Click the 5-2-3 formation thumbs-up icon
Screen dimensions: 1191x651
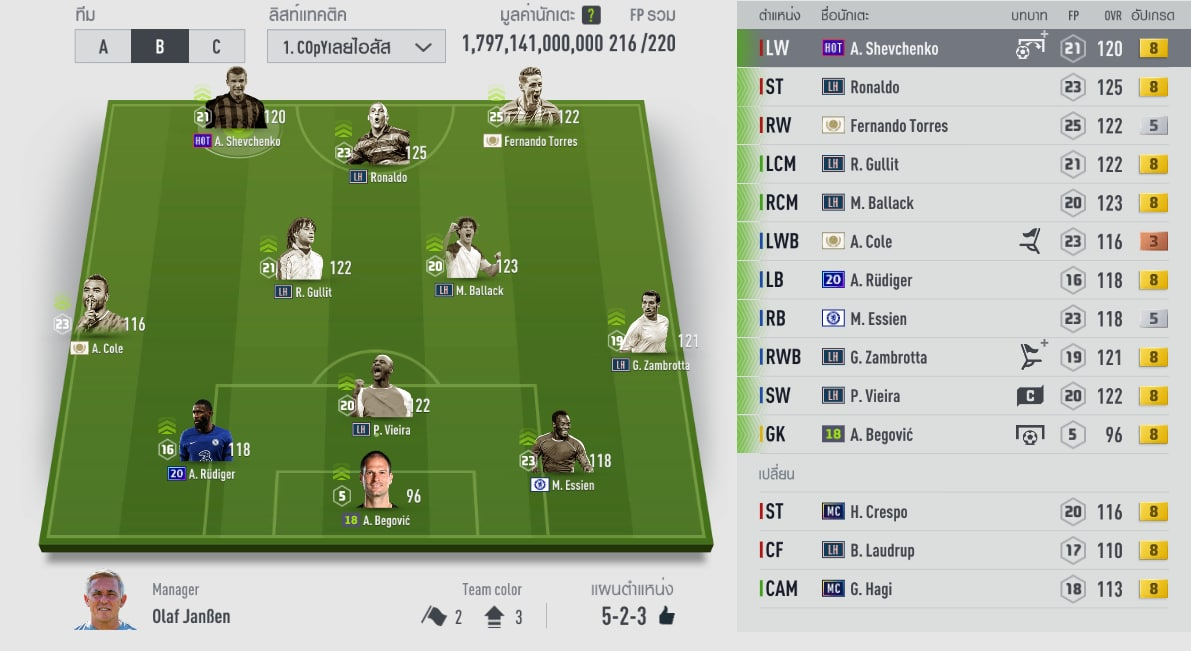tap(667, 616)
